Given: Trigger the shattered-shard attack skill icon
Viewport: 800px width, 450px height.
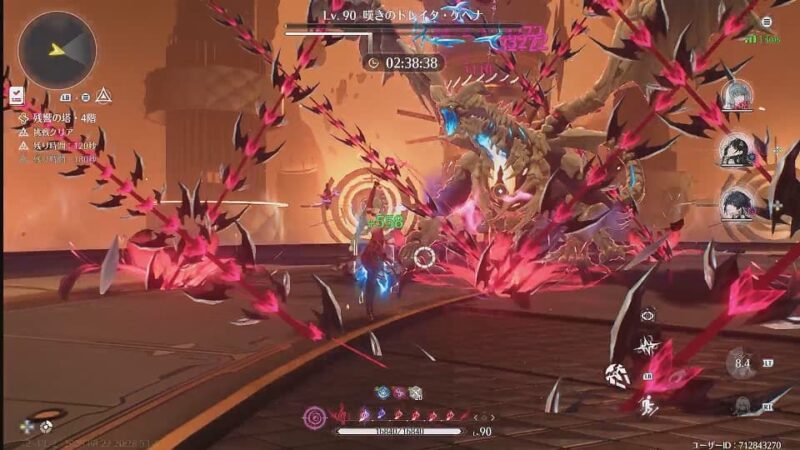Looking at the screenshot, I should [617, 375].
